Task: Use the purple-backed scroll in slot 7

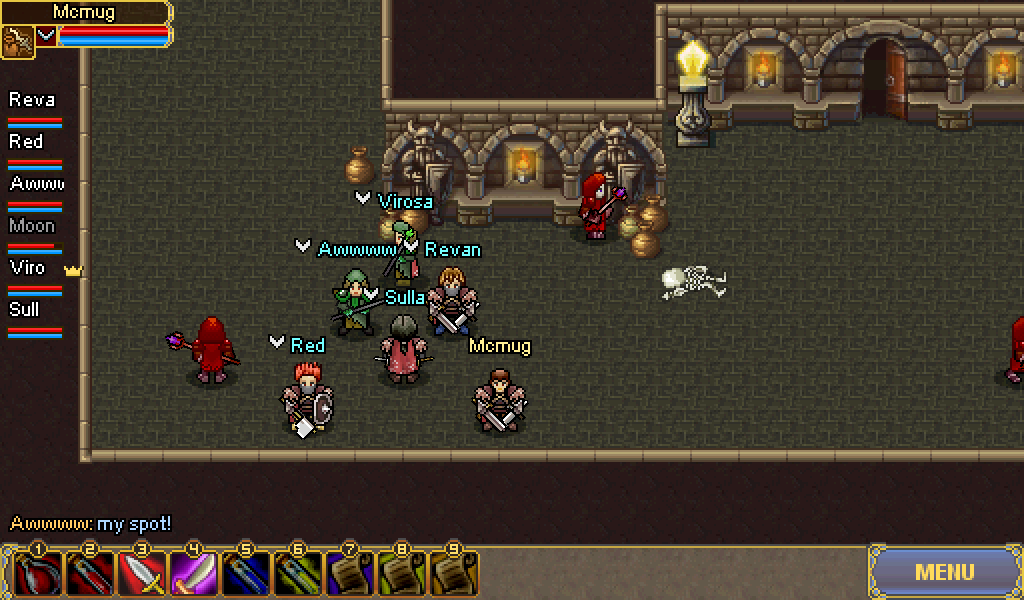Action: tap(350, 575)
